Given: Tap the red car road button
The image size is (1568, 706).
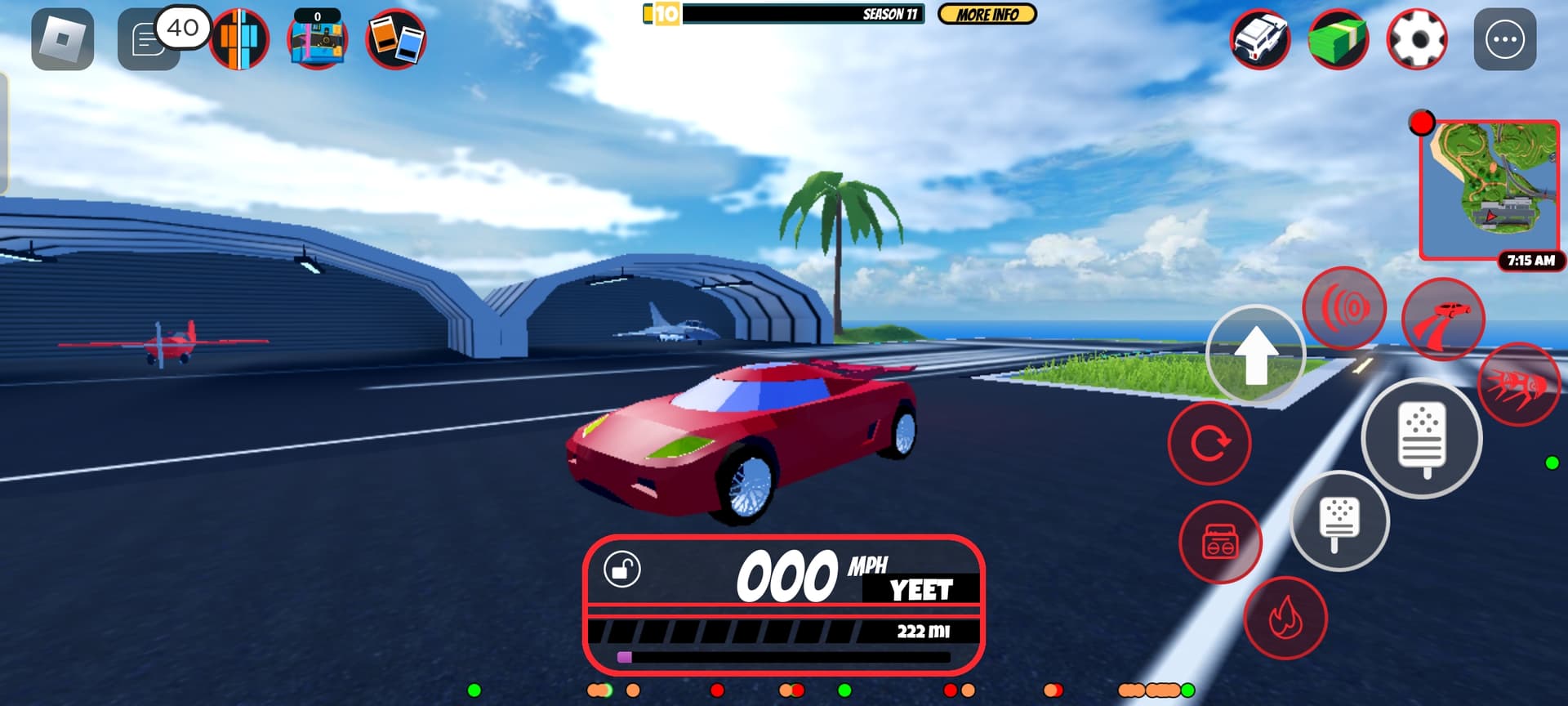Looking at the screenshot, I should pyautogui.click(x=1443, y=319).
